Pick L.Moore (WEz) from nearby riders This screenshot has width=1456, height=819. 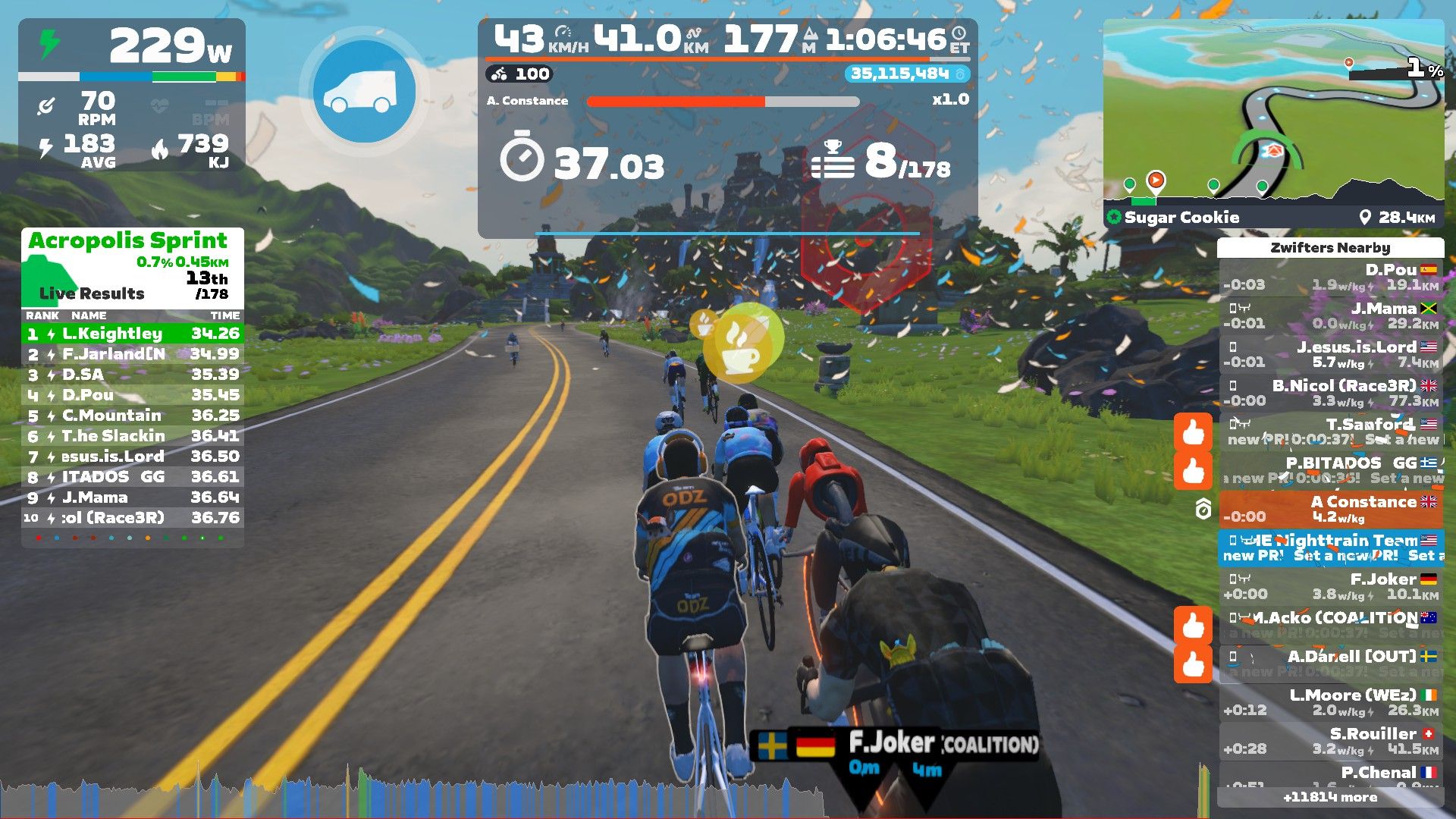[1331, 703]
